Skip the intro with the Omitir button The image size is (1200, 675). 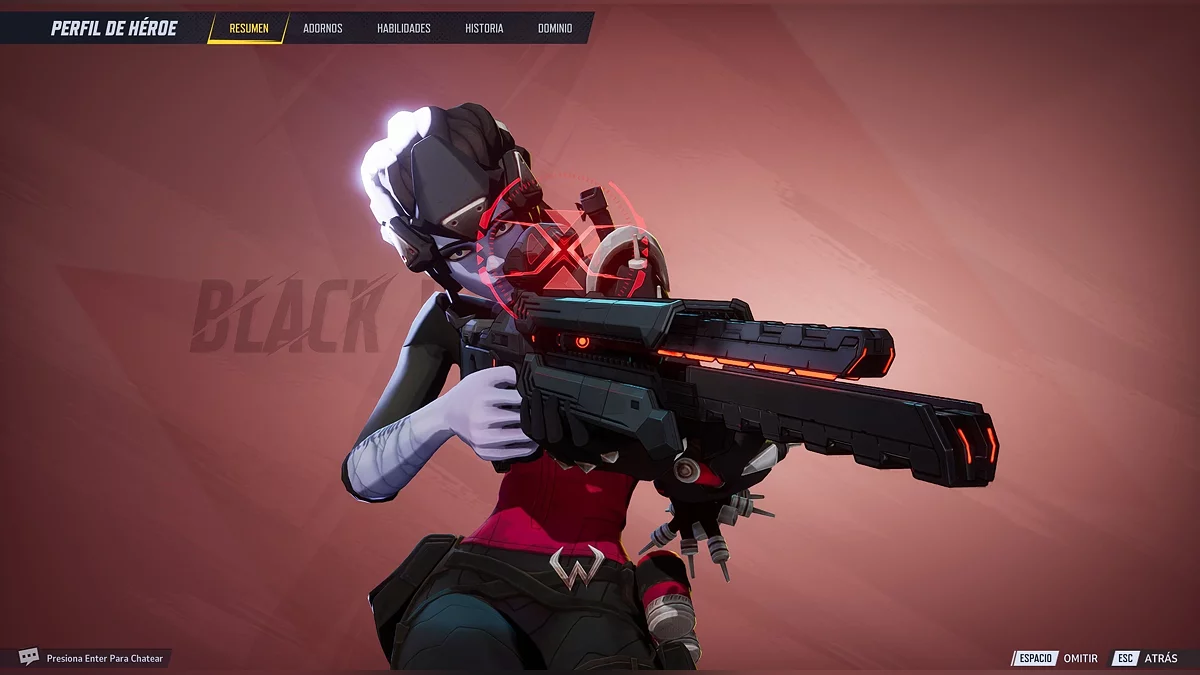[x=1058, y=658]
